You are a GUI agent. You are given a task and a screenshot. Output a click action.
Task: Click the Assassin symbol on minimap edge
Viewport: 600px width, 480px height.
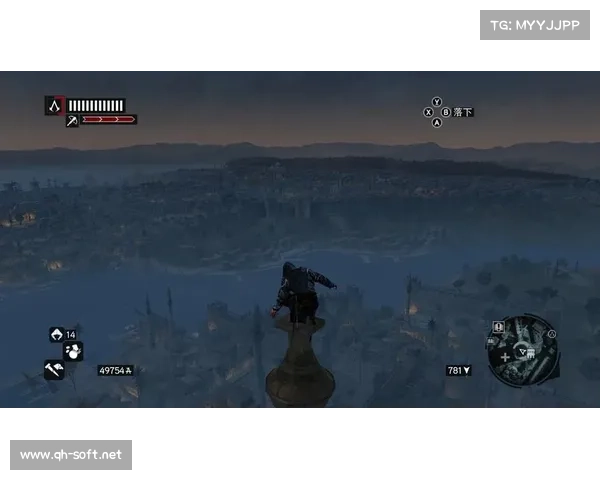(x=551, y=334)
